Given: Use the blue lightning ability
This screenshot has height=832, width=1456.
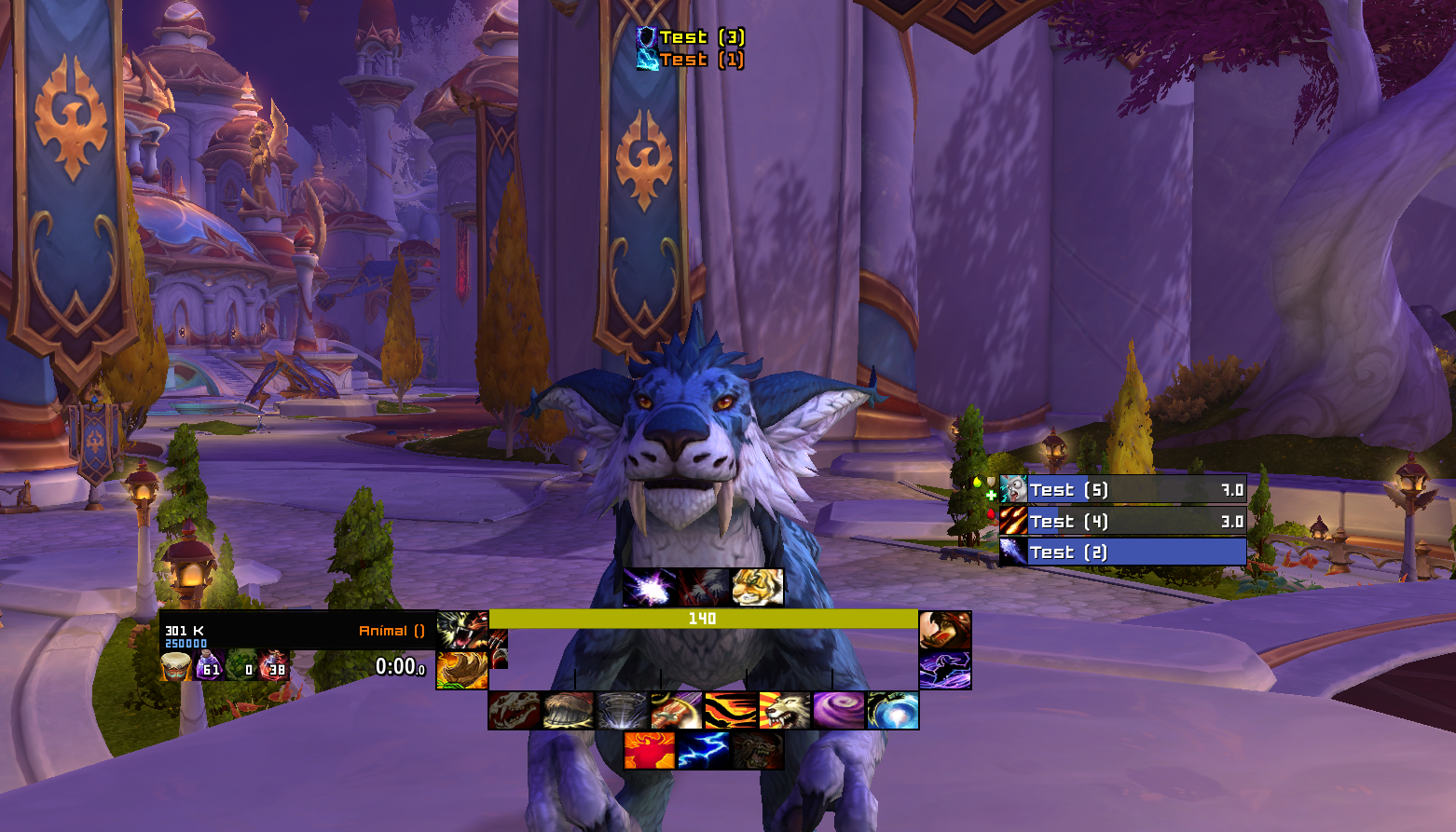Looking at the screenshot, I should point(703,751).
